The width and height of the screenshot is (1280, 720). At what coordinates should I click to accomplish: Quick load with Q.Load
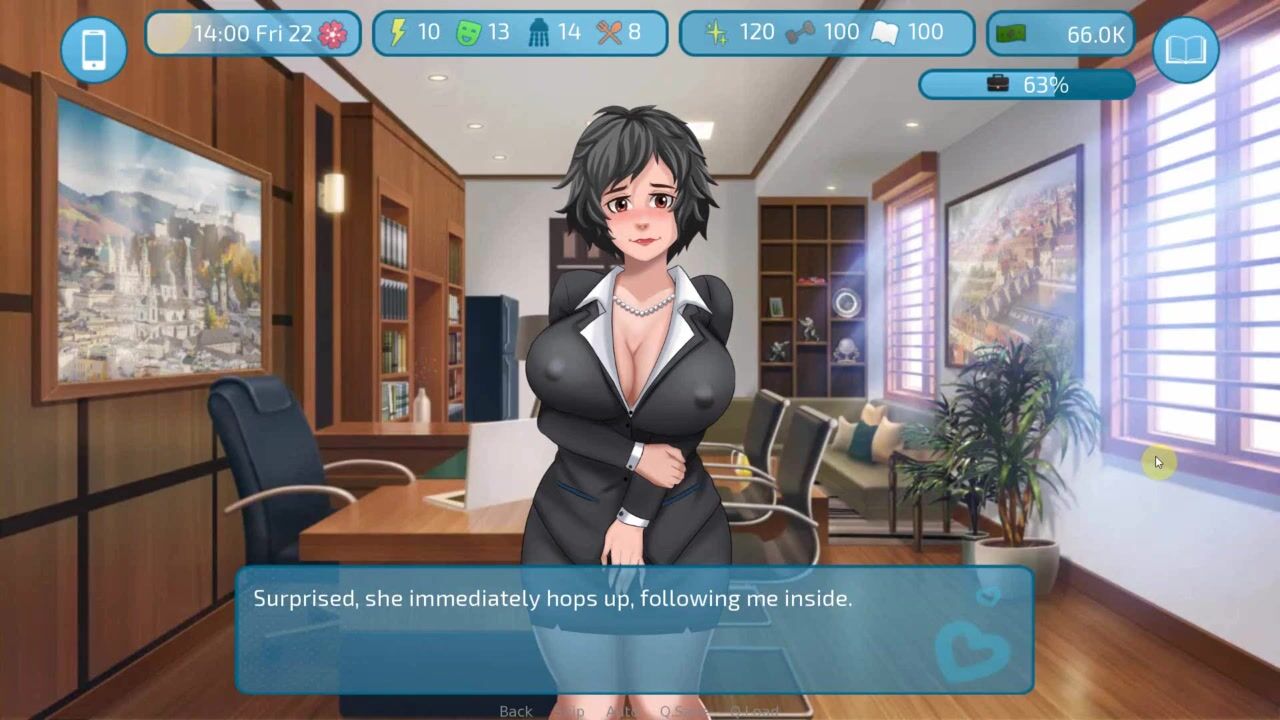pos(753,711)
